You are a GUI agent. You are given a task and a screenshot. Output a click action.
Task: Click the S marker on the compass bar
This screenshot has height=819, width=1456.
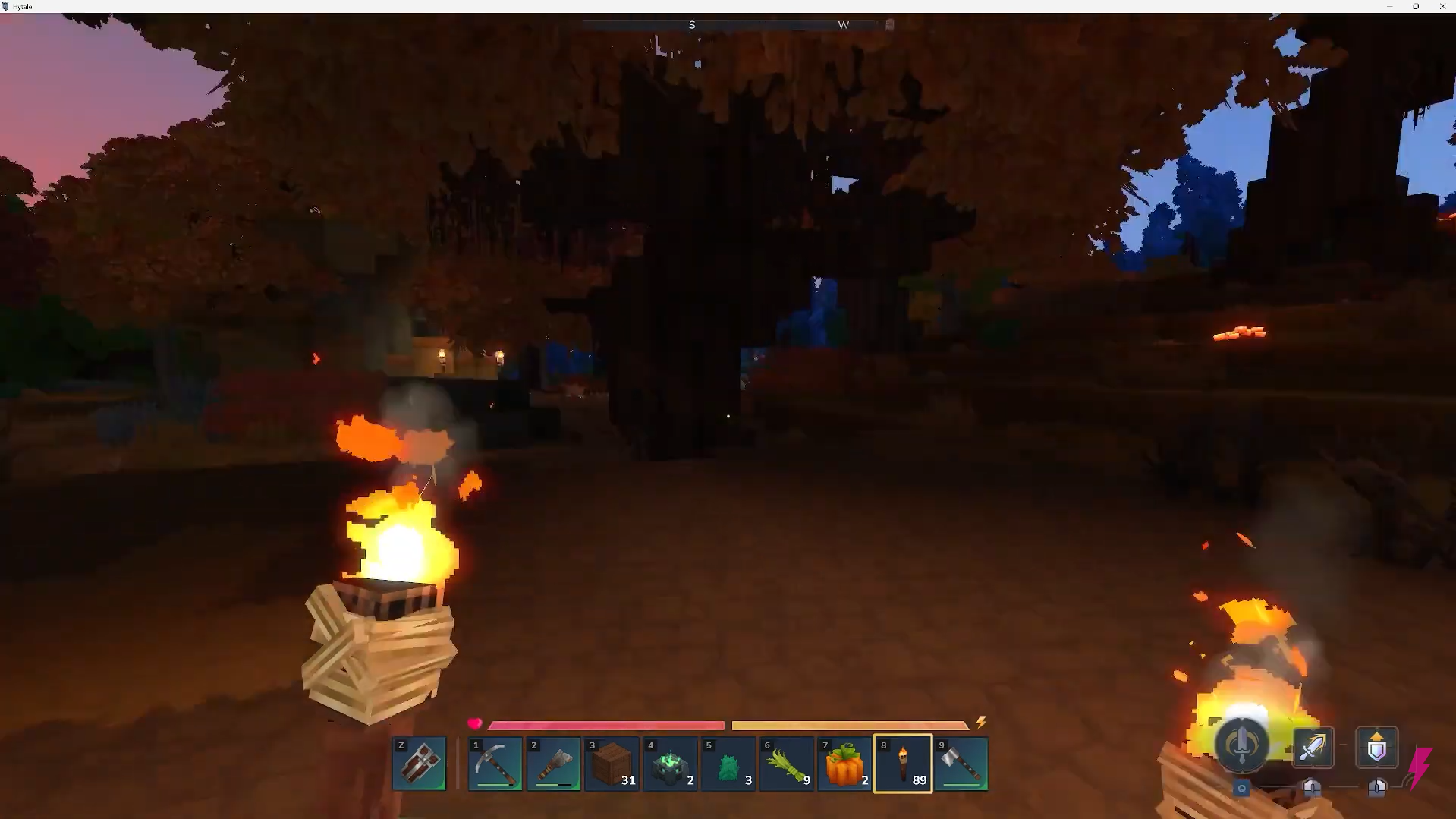pos(691,24)
